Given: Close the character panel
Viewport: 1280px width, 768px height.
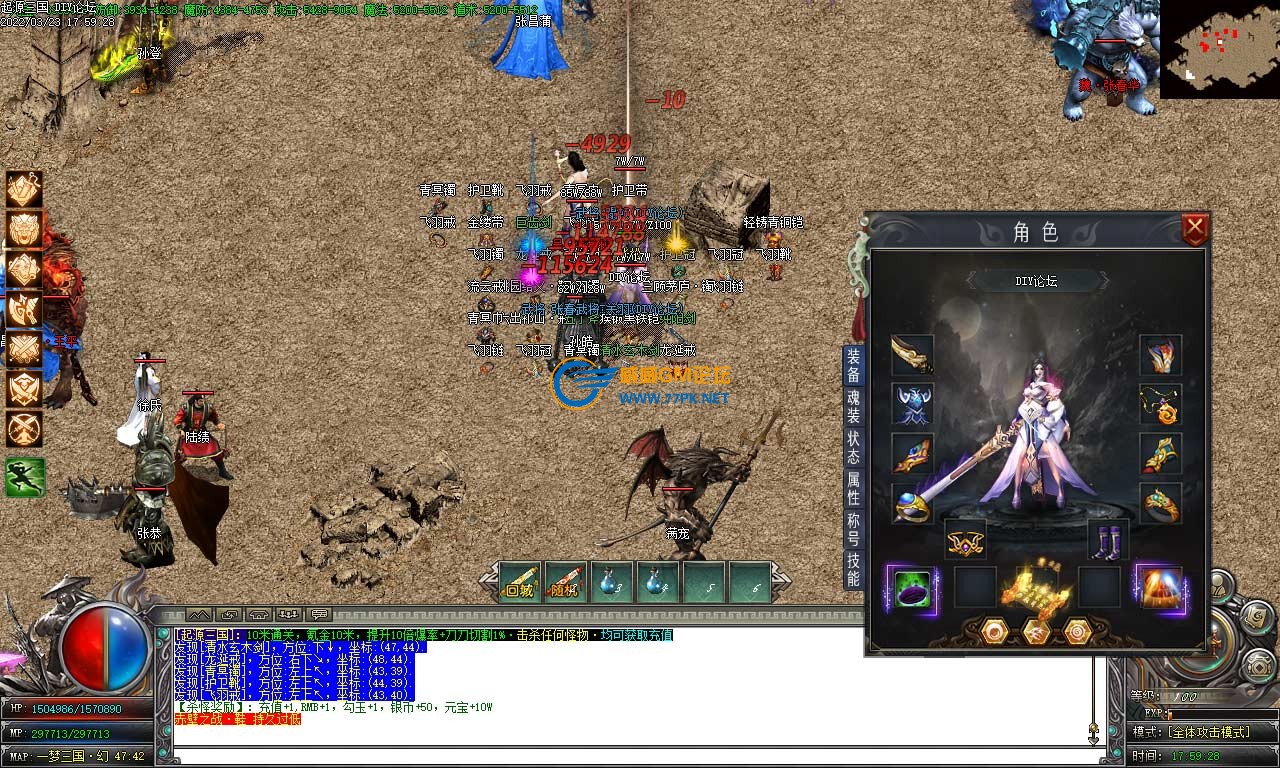Looking at the screenshot, I should pos(1195,230).
